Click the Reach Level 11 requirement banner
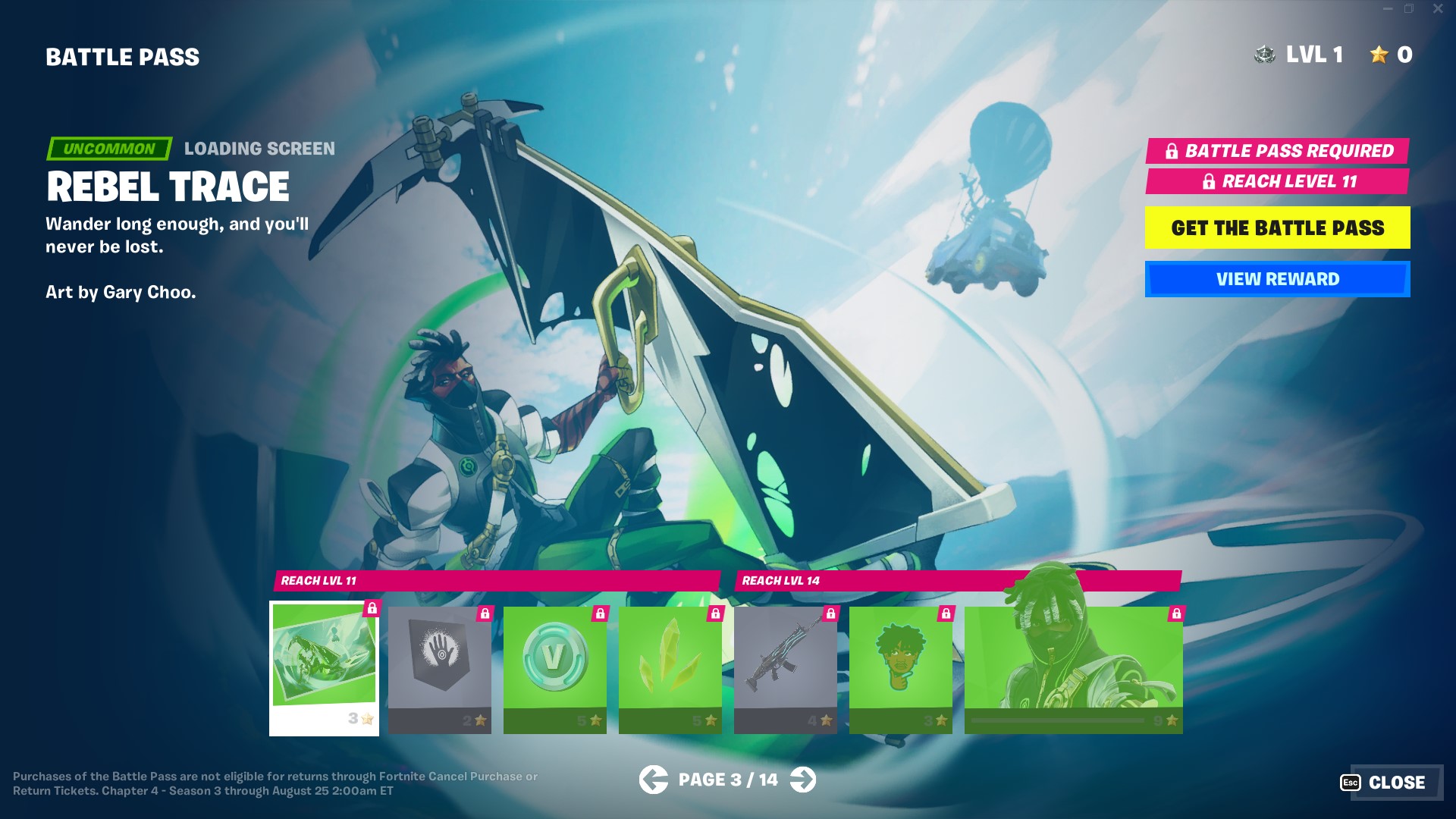The height and width of the screenshot is (819, 1456). 1277,183
